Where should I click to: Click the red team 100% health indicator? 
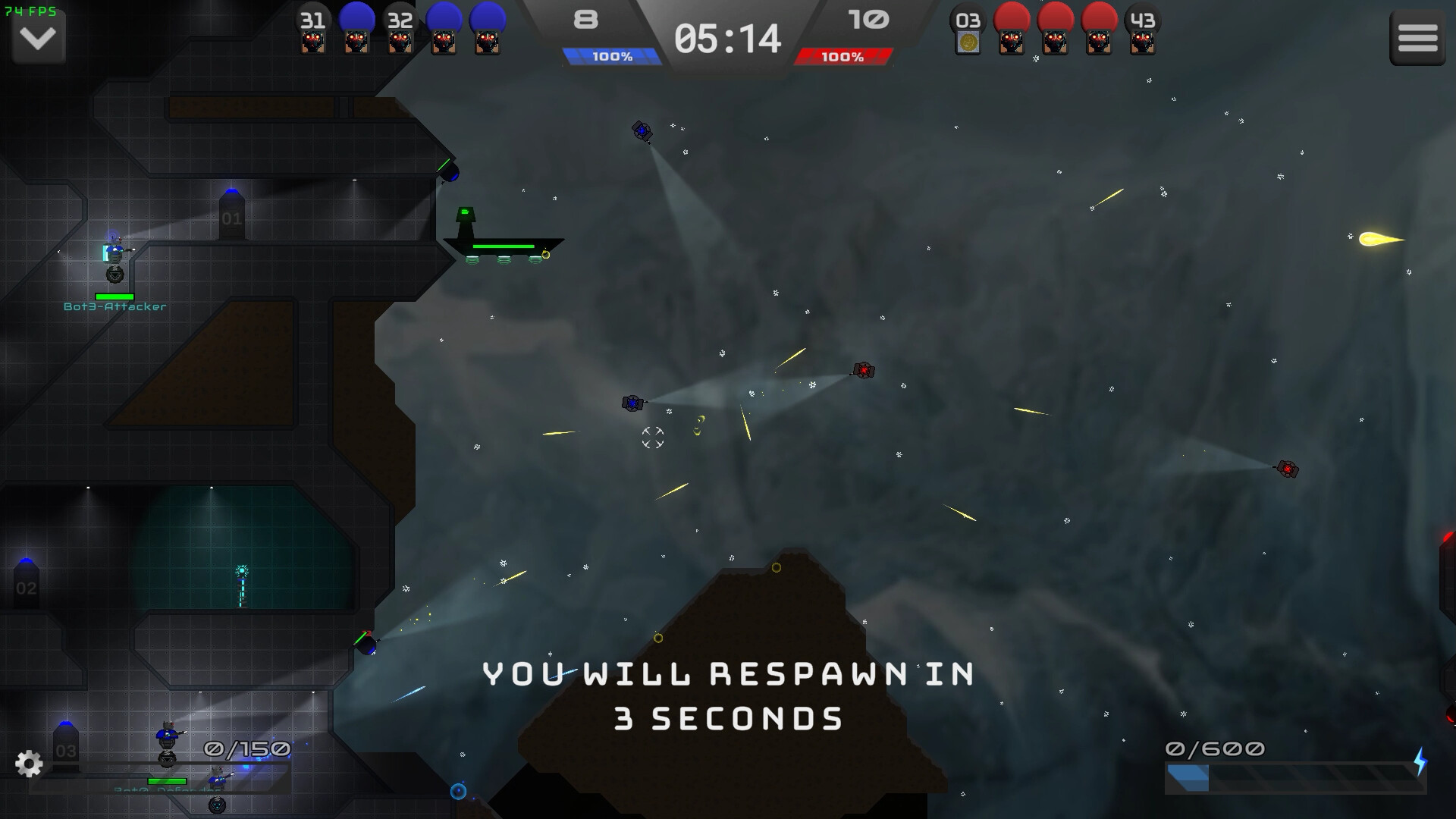[844, 55]
